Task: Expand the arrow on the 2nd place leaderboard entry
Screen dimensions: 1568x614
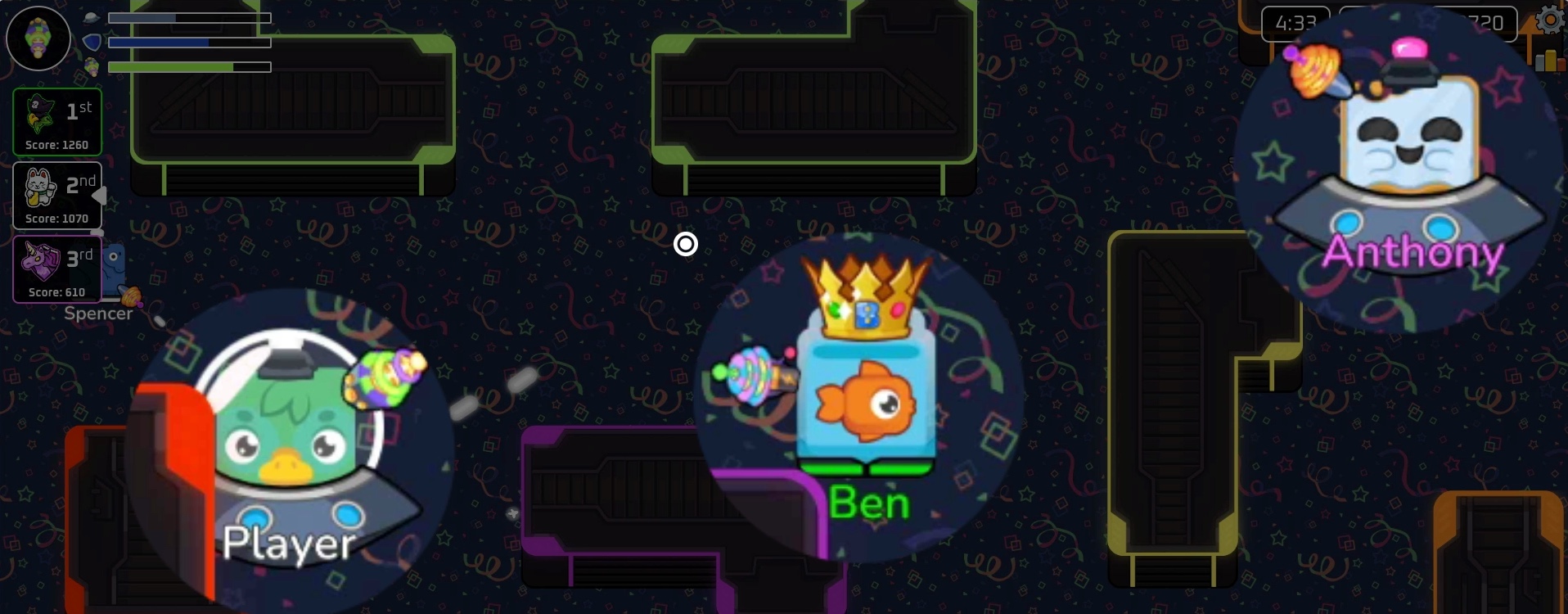Action: [101, 195]
